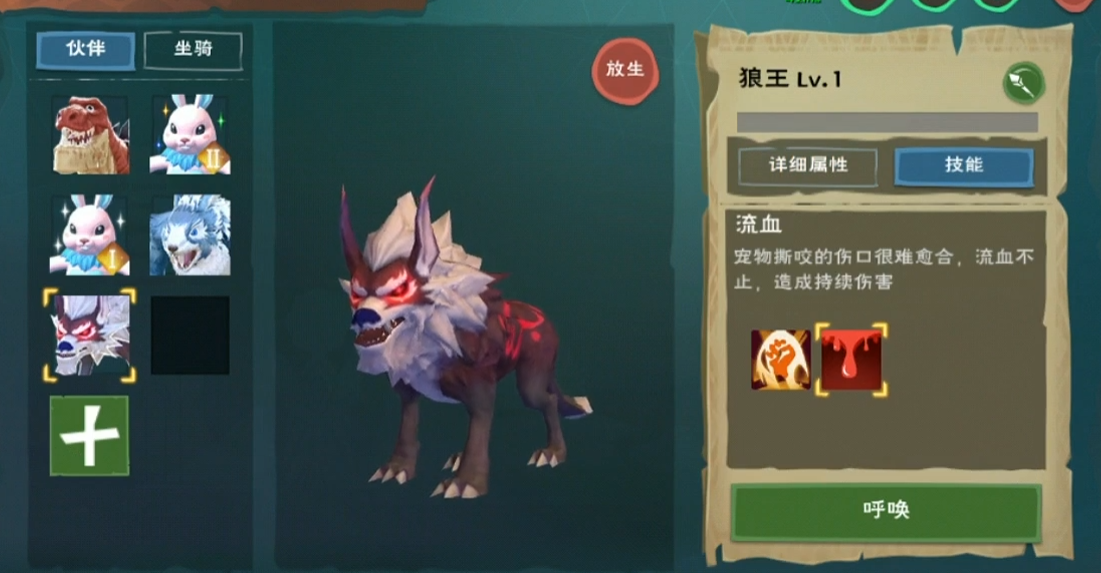Release the pet with the 放生 button
This screenshot has width=1101, height=573.
click(x=625, y=70)
